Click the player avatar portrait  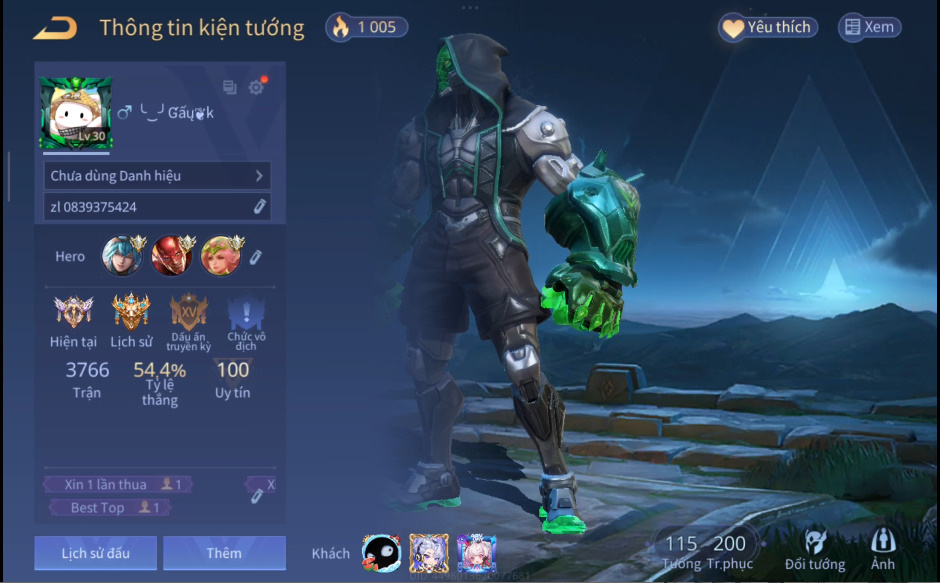pos(76,113)
